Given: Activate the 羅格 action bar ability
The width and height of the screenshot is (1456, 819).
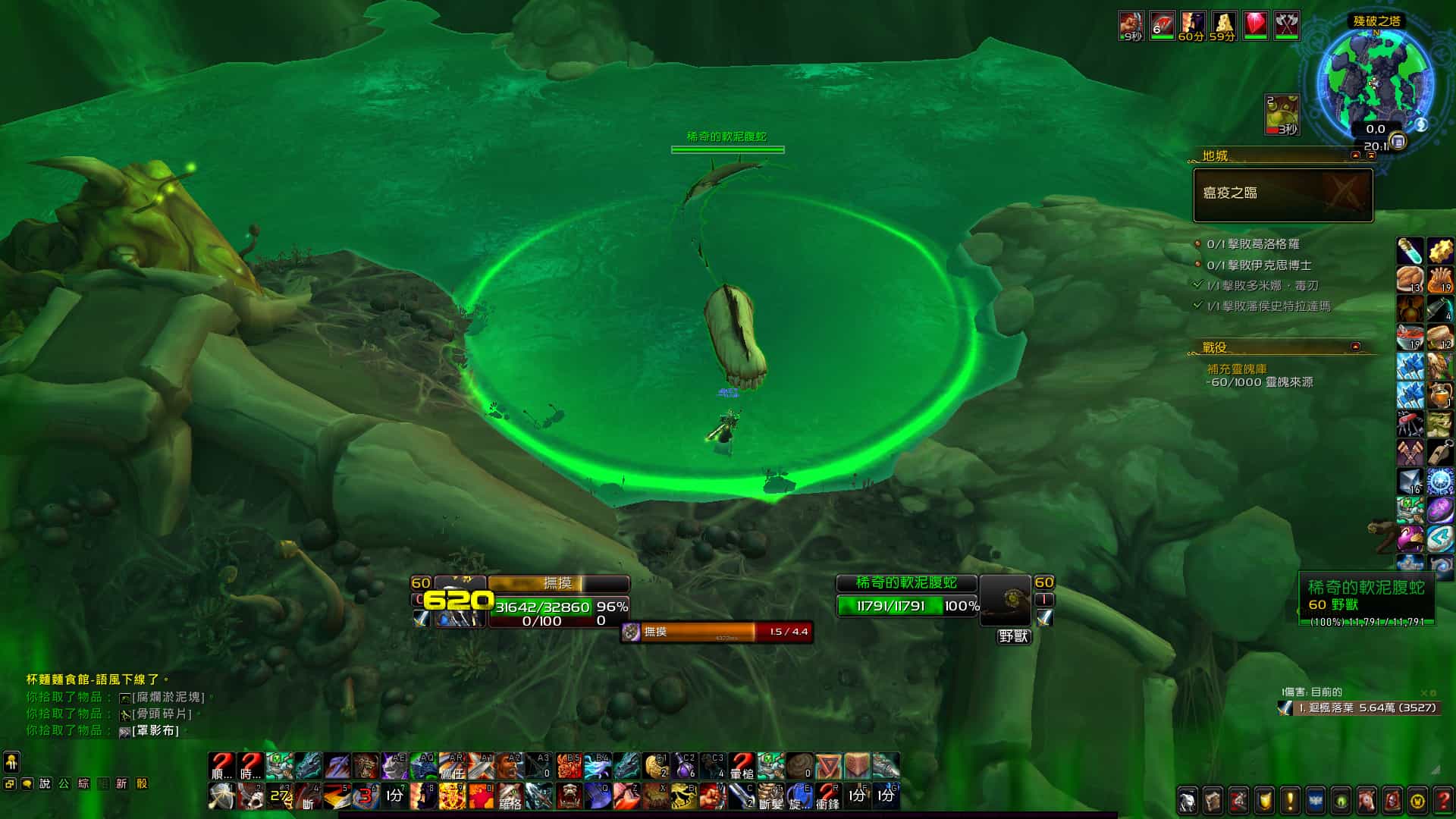Looking at the screenshot, I should coord(510,796).
